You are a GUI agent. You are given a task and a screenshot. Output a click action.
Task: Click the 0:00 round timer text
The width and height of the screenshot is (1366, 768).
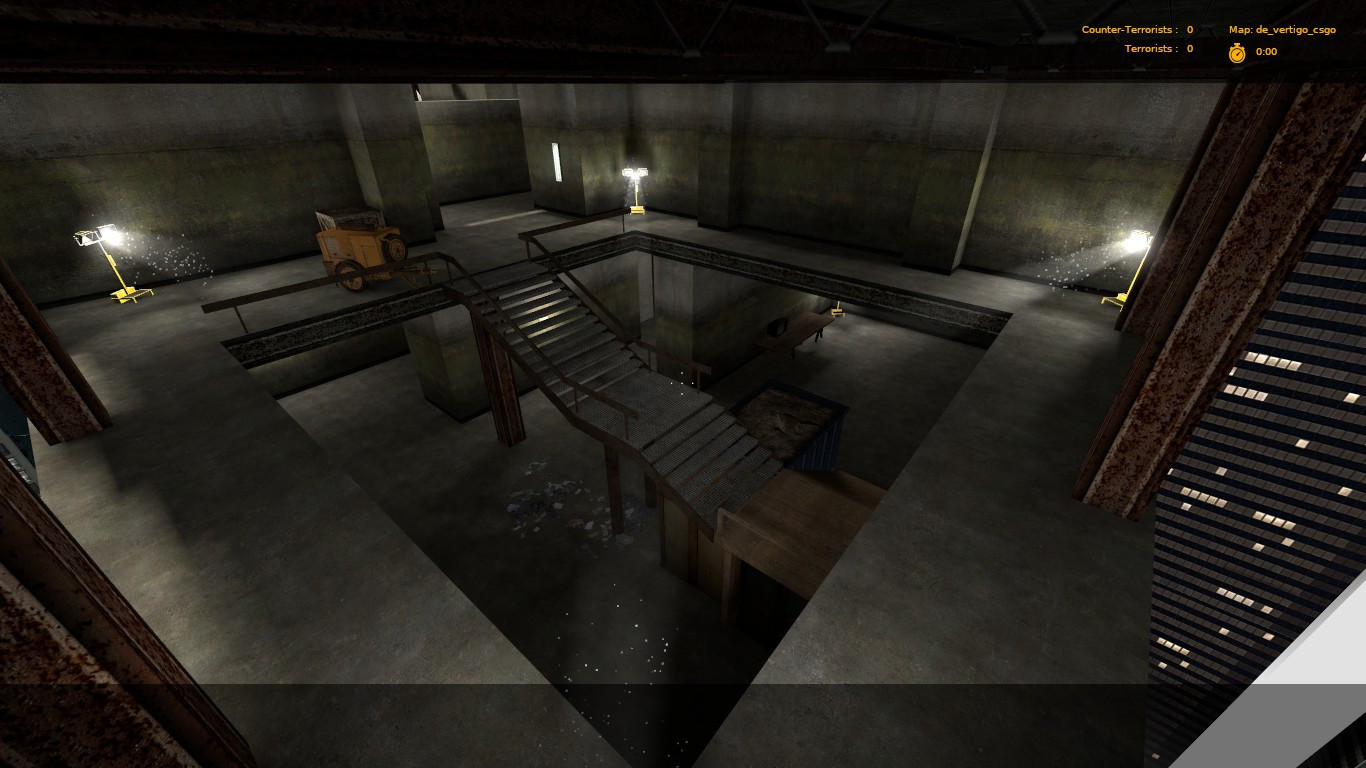1265,51
